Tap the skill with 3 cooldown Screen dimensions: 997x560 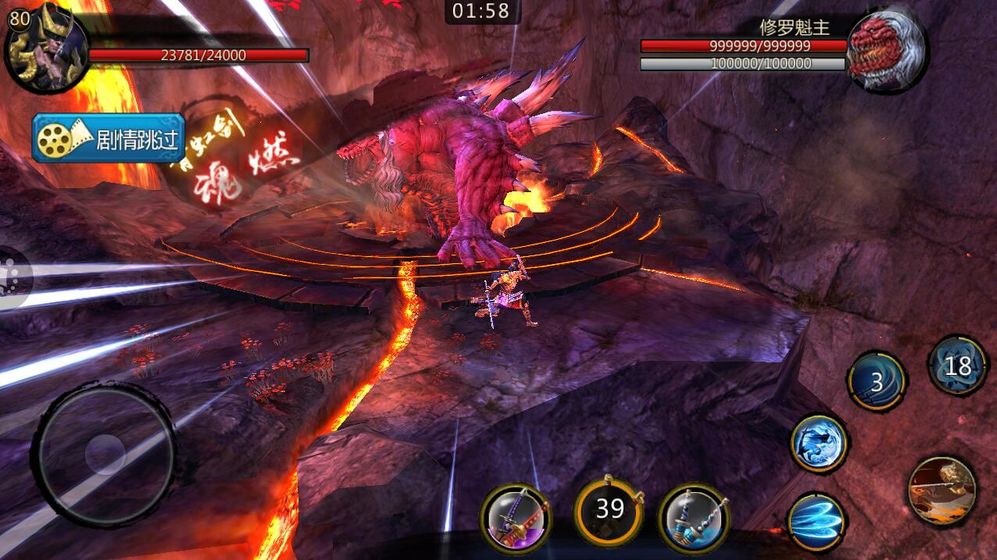876,381
